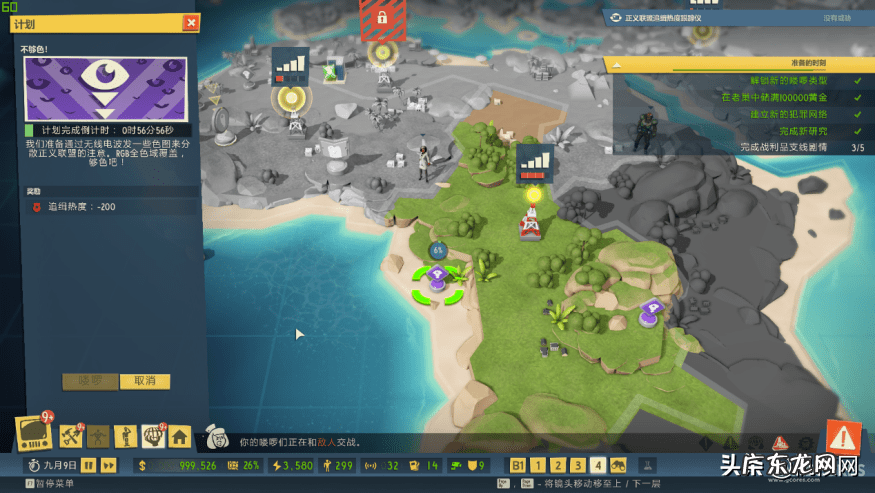Activate fast-forward game speed
875x493 pixels.
108,465
